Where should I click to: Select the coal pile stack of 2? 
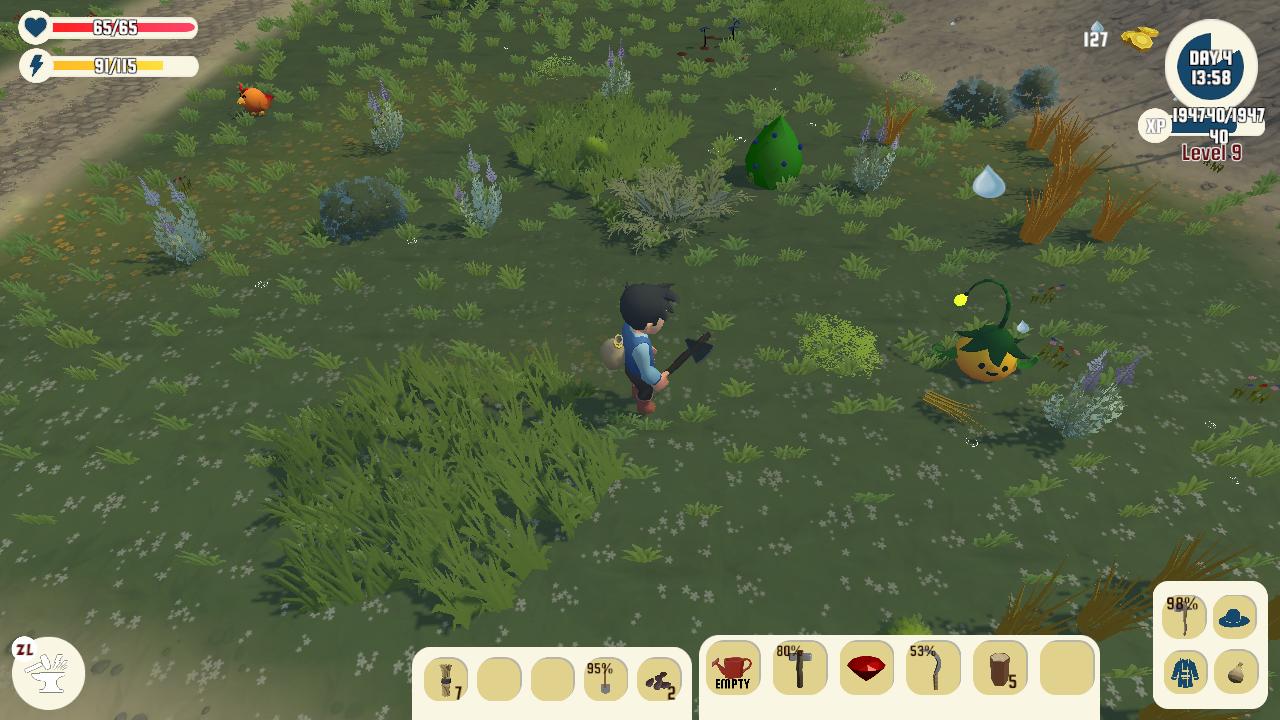pos(658,680)
